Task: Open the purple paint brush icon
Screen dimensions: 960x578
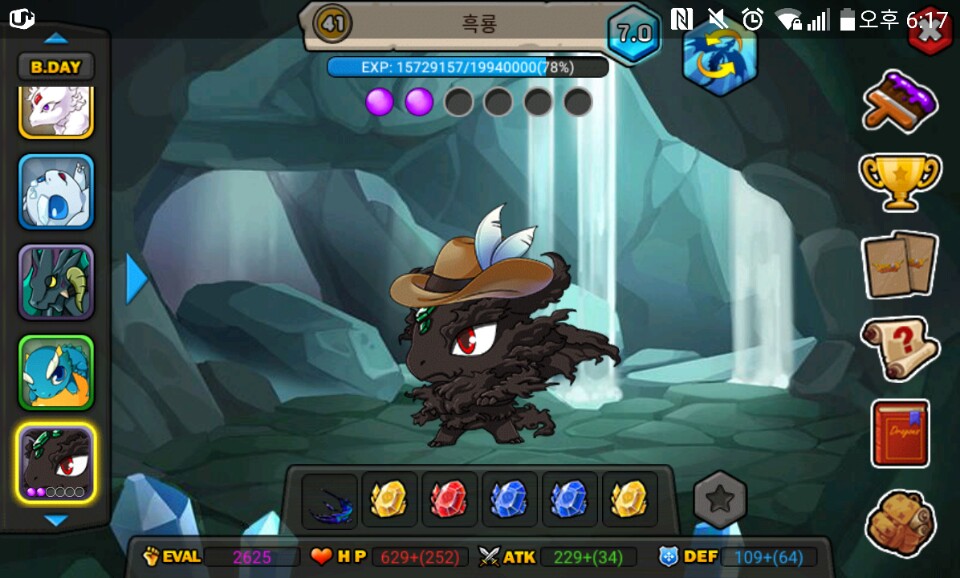Action: click(x=899, y=101)
